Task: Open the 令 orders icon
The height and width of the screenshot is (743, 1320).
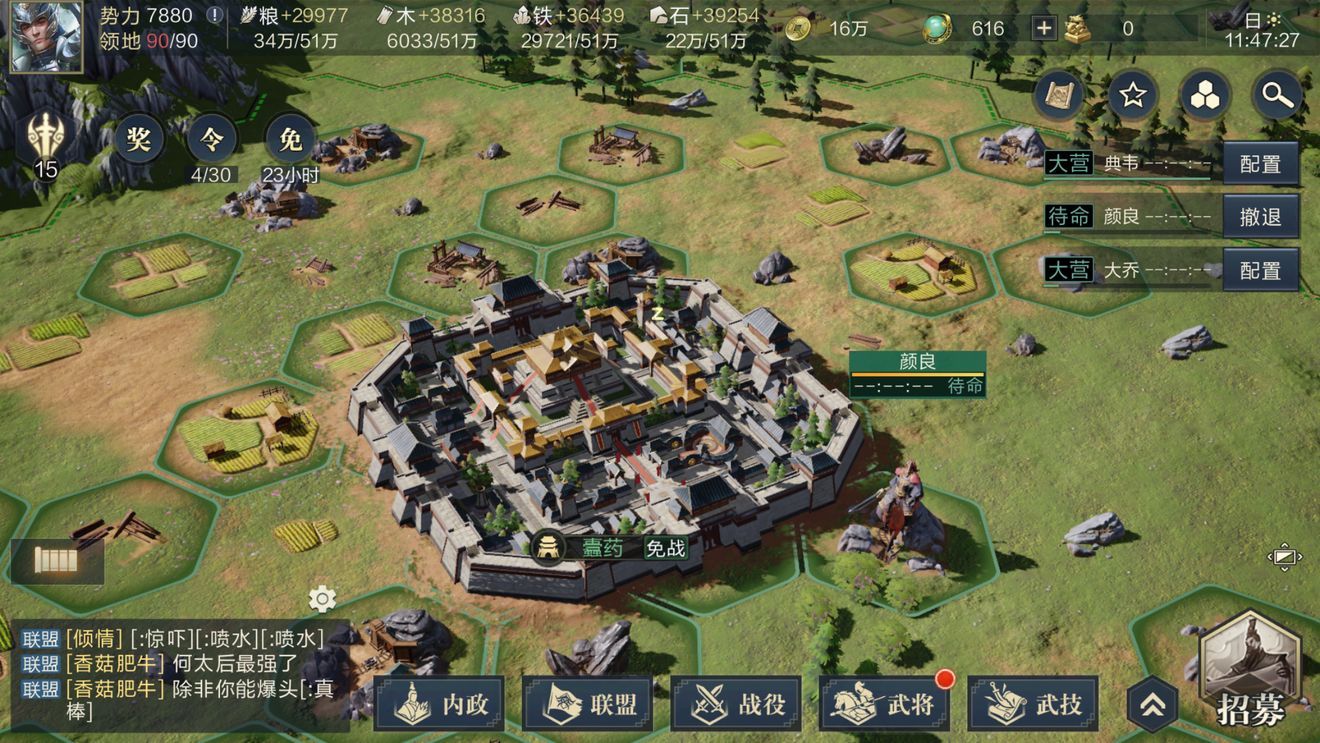Action: 211,140
